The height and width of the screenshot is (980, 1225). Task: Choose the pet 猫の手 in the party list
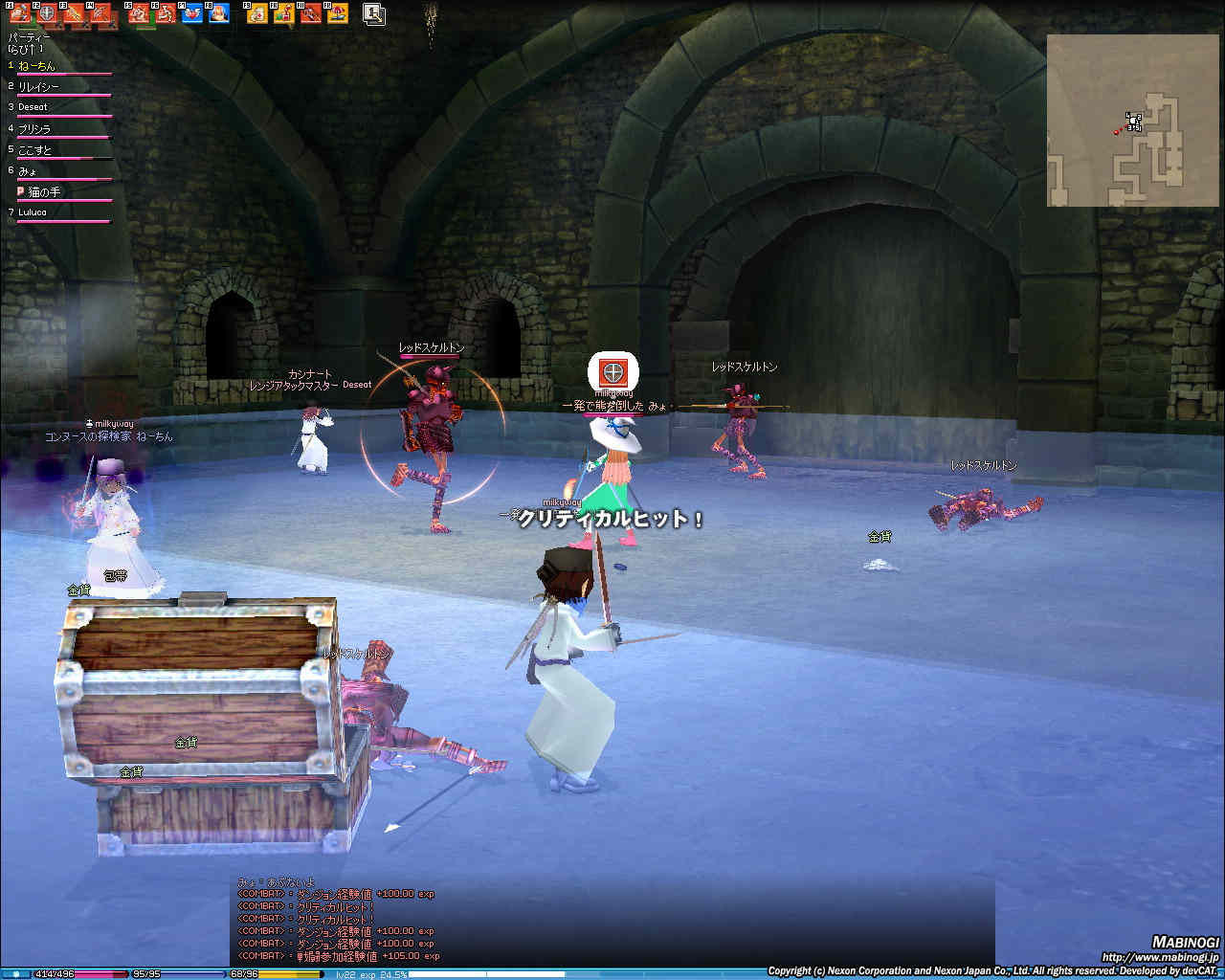(x=44, y=191)
